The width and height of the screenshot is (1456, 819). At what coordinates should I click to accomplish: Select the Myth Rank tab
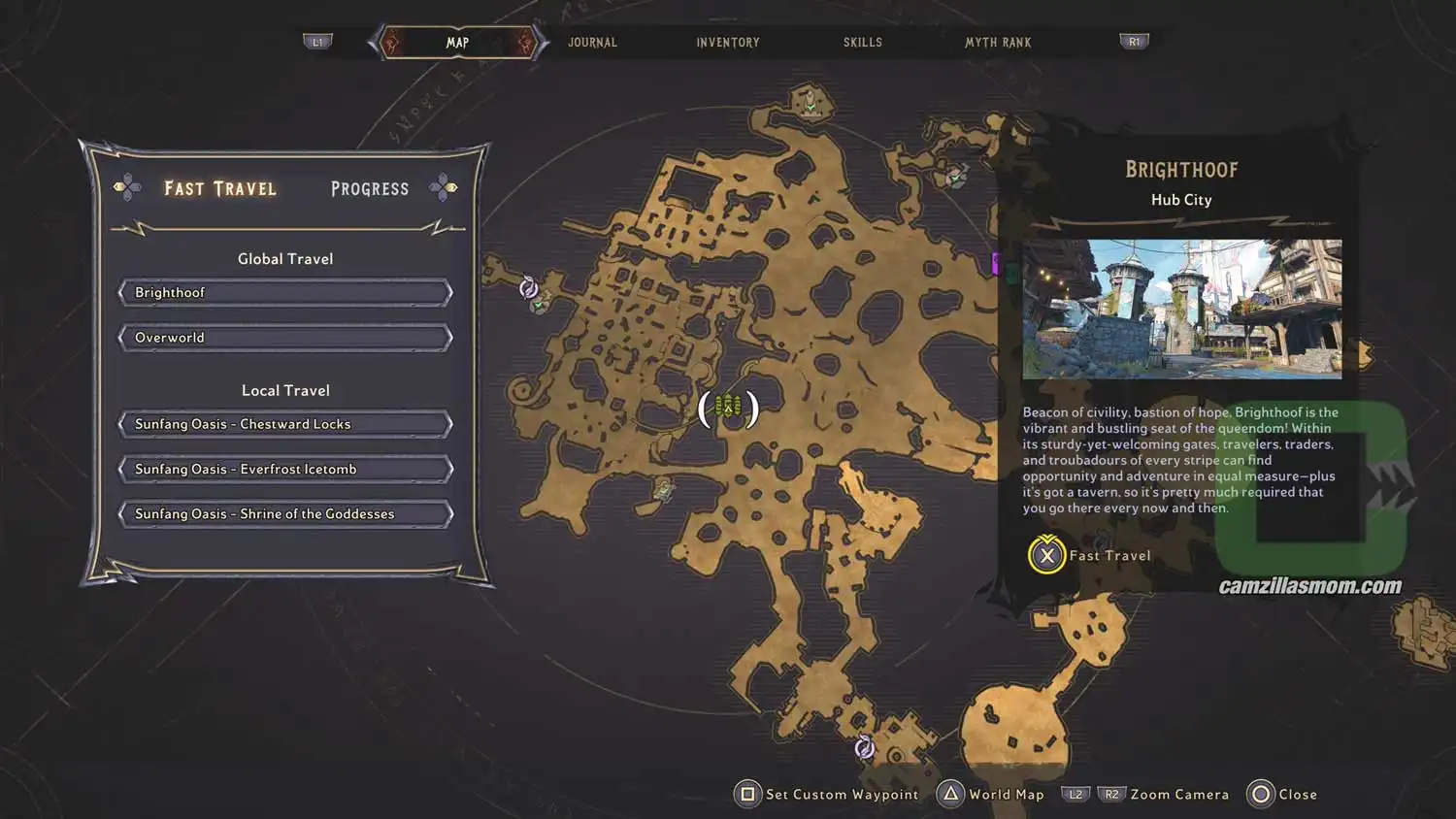pos(998,42)
